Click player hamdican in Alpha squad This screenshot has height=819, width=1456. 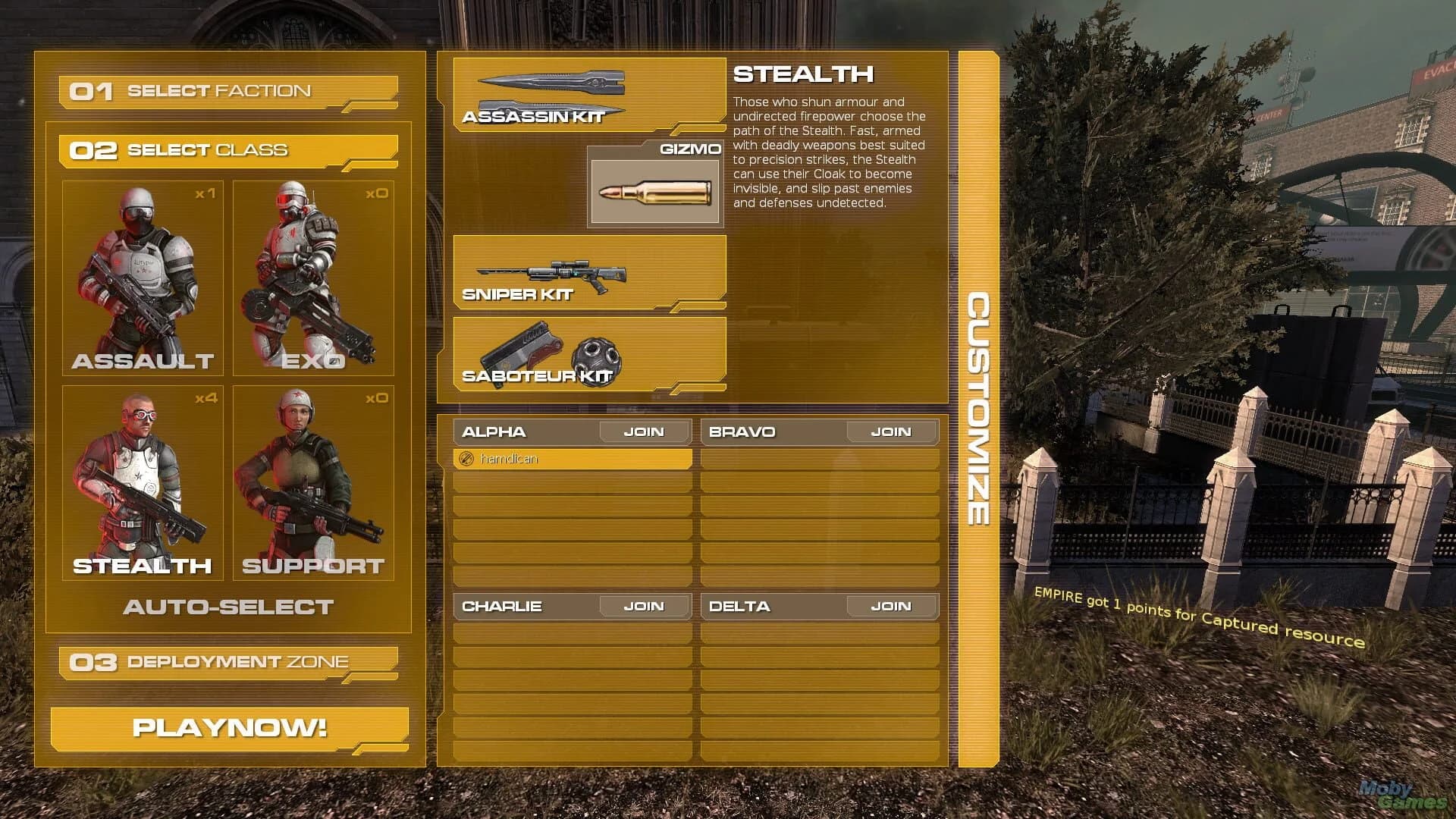[x=573, y=458]
